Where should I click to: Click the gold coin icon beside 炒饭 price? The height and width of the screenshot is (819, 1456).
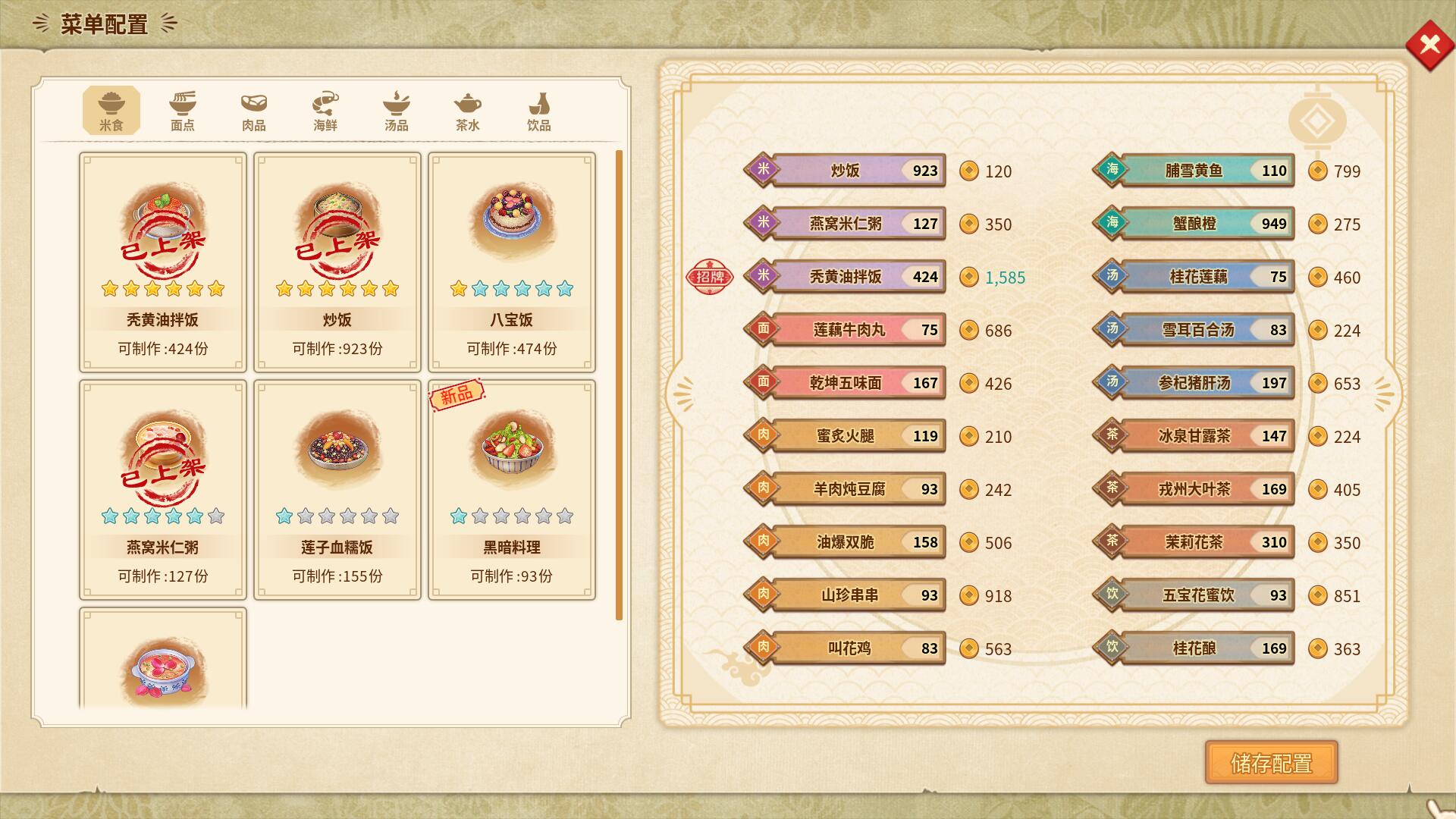pyautogui.click(x=970, y=171)
